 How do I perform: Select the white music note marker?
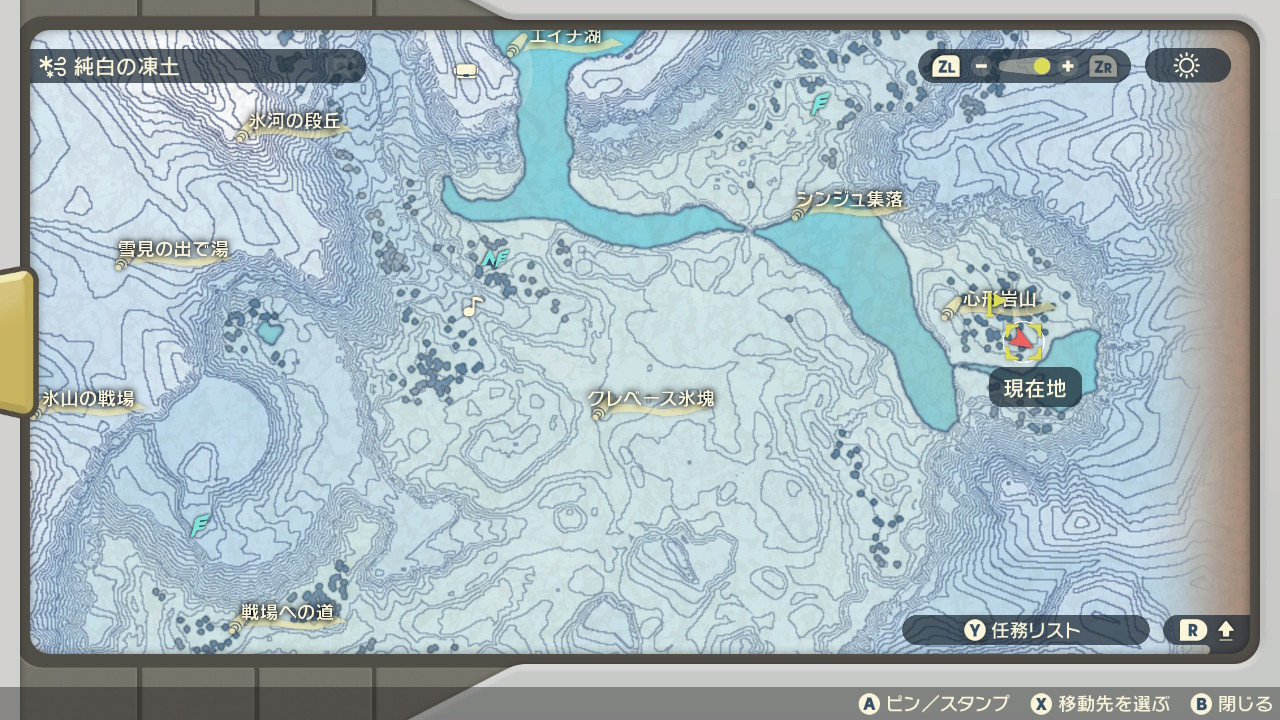click(x=472, y=306)
